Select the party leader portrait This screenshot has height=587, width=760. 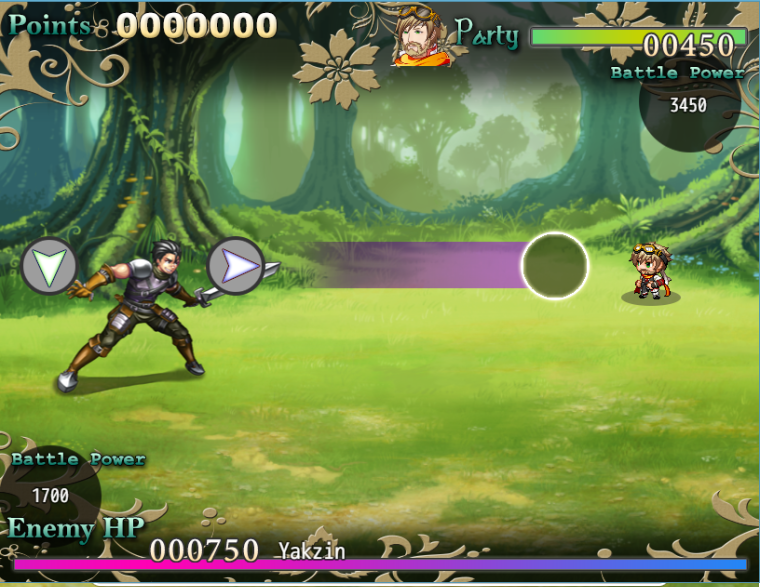(x=419, y=39)
